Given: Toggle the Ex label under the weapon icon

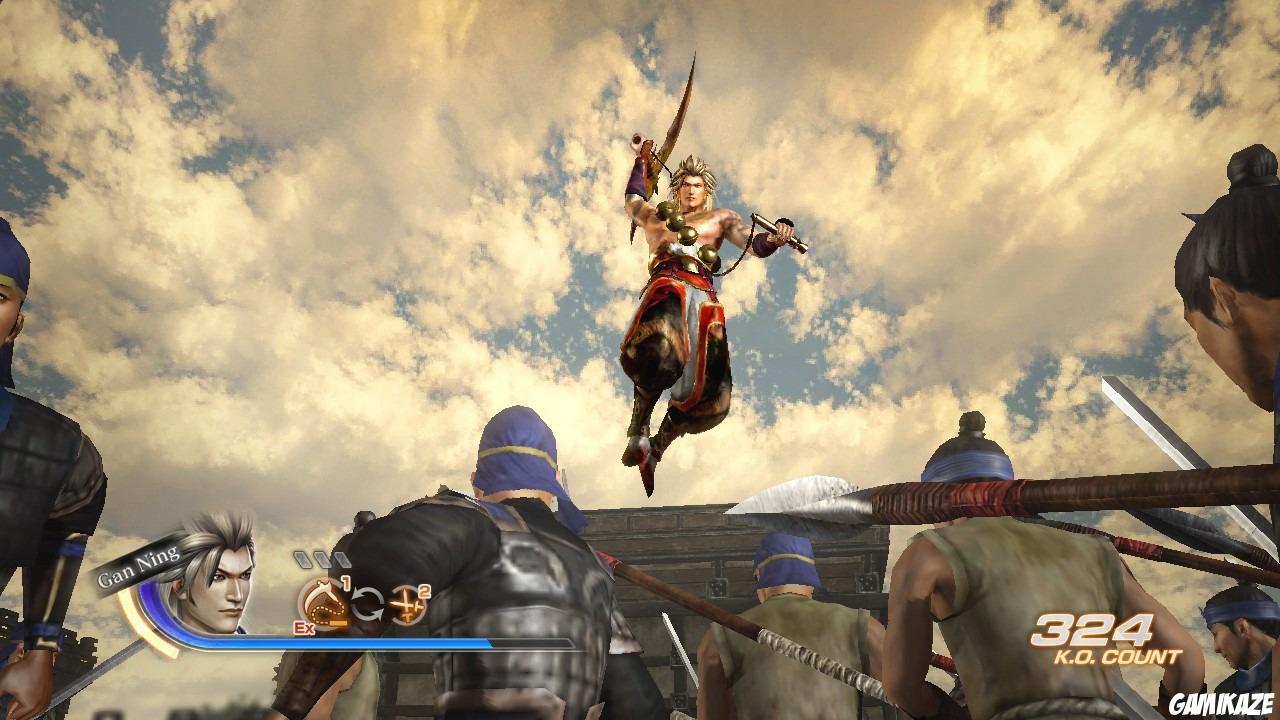Looking at the screenshot, I should coord(302,626).
